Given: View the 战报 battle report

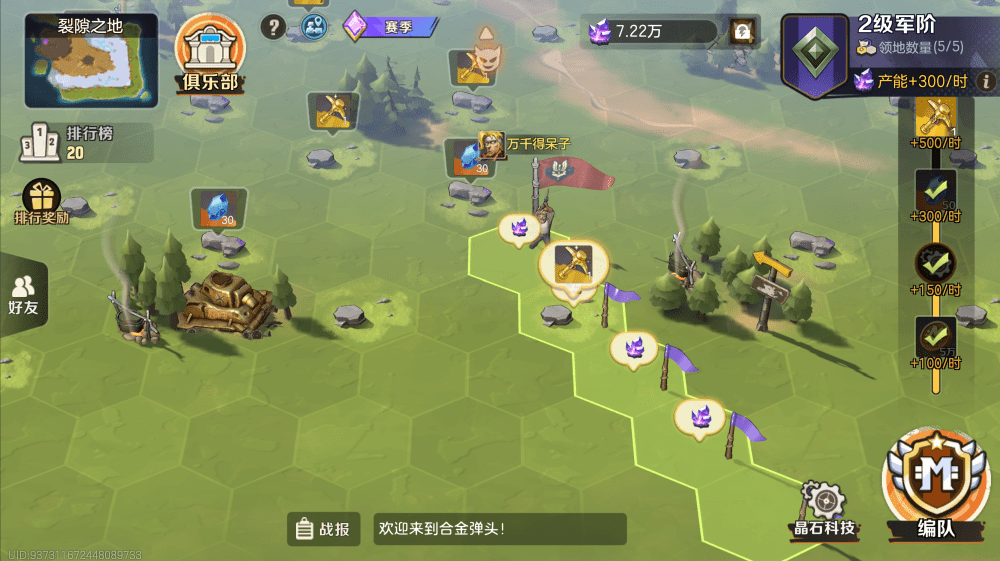Looking at the screenshot, I should 324,529.
